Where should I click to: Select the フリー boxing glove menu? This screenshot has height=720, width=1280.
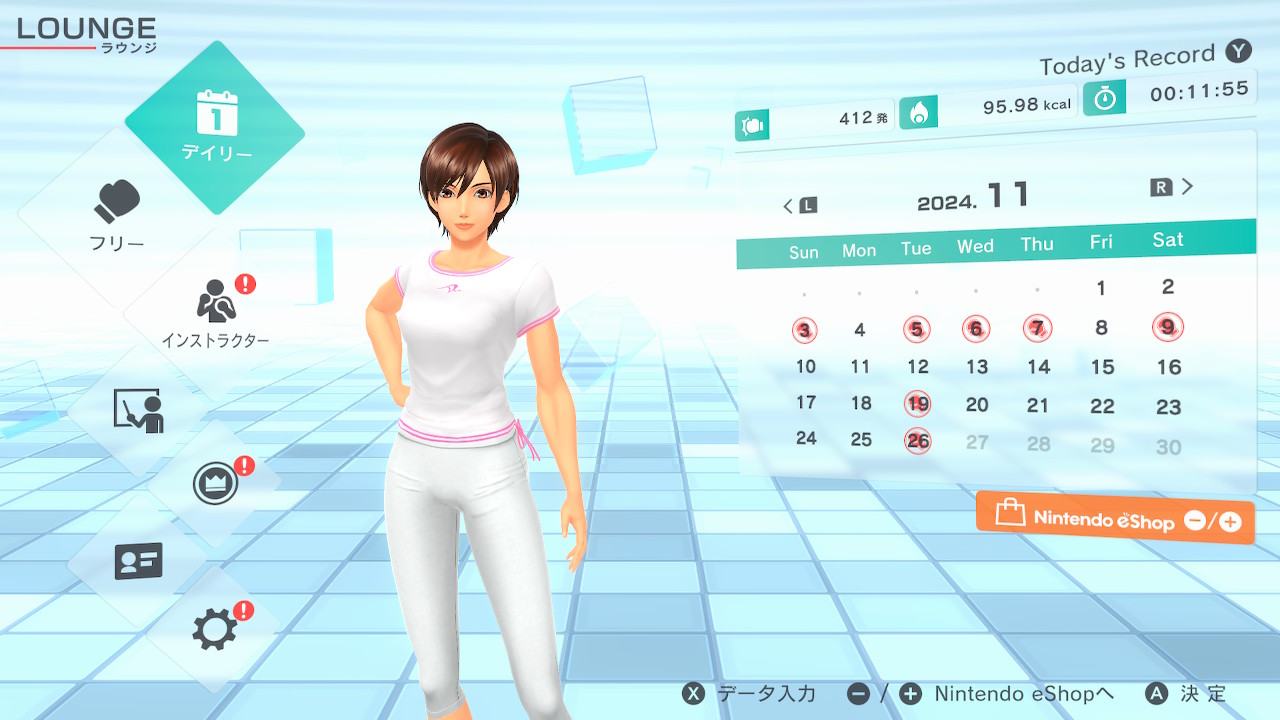[118, 215]
